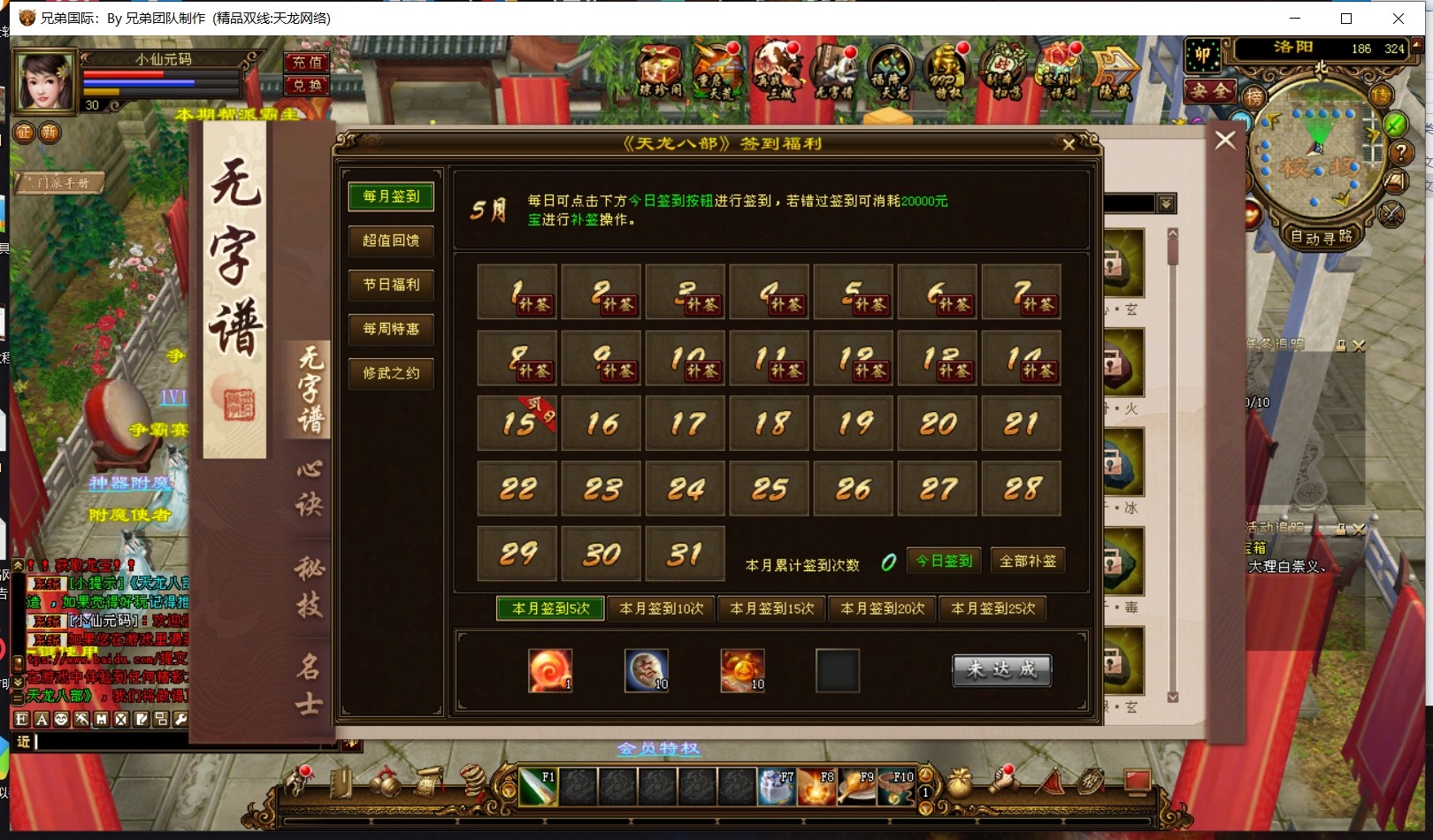Viewport: 1433px width, 840px height.
Task: Close the large background panel with X
Action: (x=1225, y=140)
